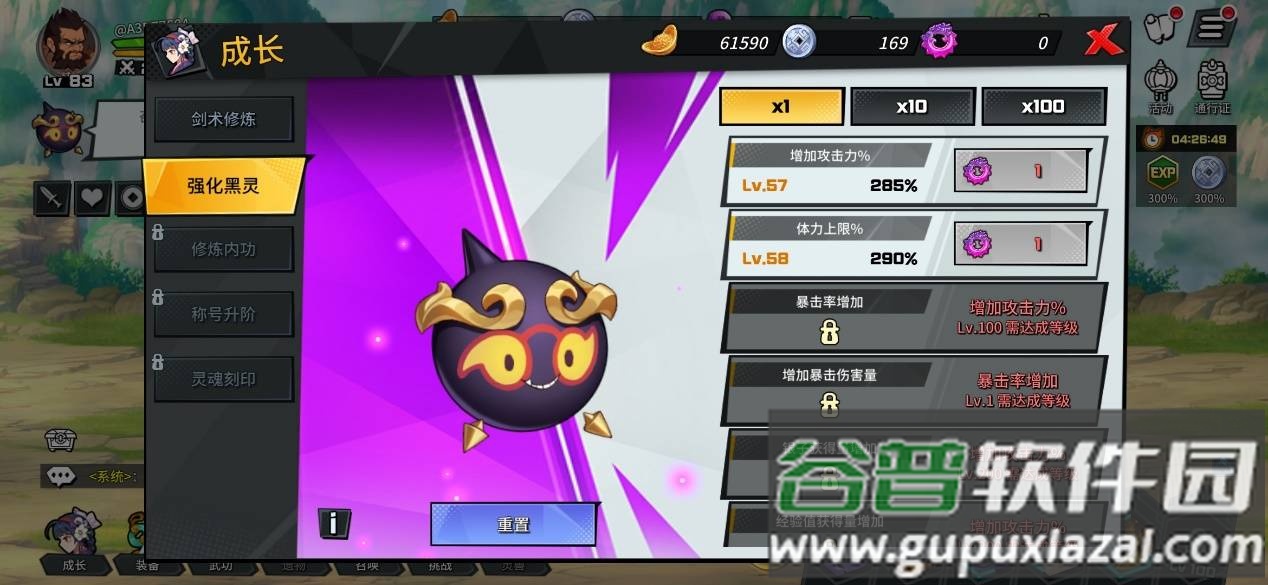Open the locked 灵魂刻印 tab
This screenshot has width=1268, height=585.
(223, 379)
